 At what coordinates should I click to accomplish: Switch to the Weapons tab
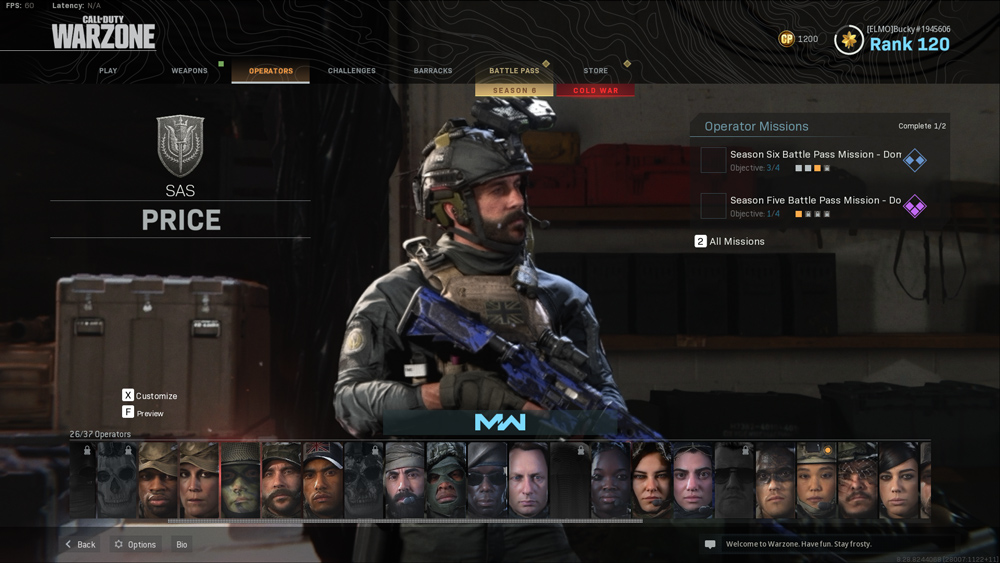pos(189,71)
